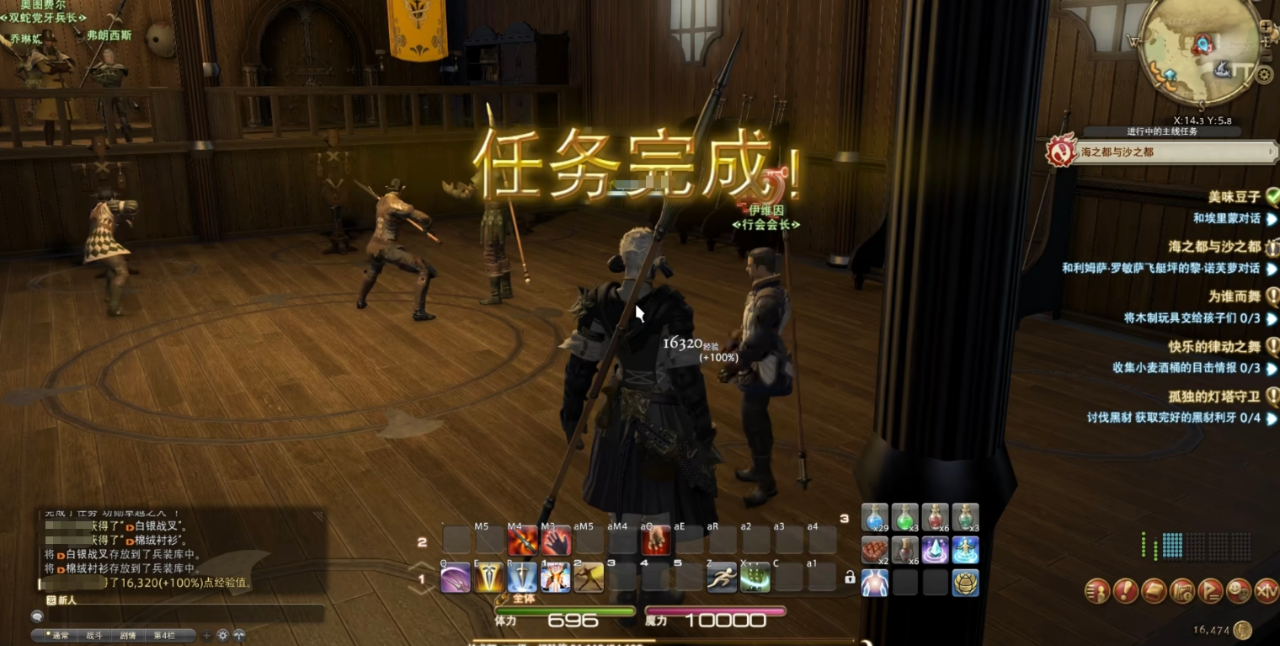Use the green potion in the item hotbar

tap(905, 517)
